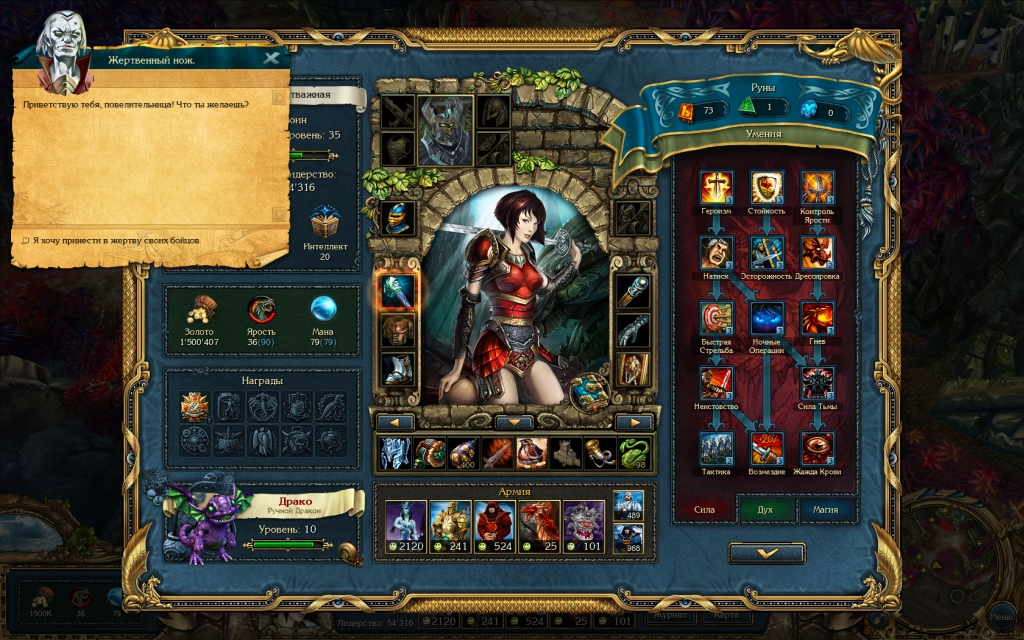Click the Гнев skill icon
Screen dimensions: 1024x640
tap(817, 318)
